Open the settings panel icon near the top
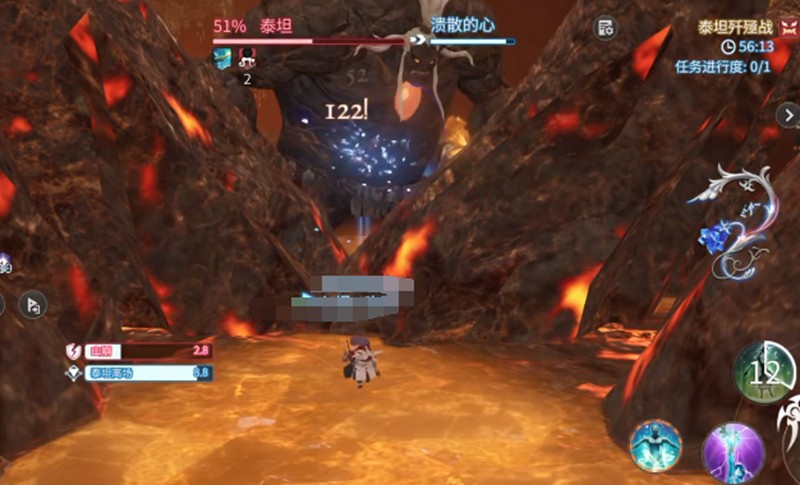The image size is (800, 485). (604, 28)
